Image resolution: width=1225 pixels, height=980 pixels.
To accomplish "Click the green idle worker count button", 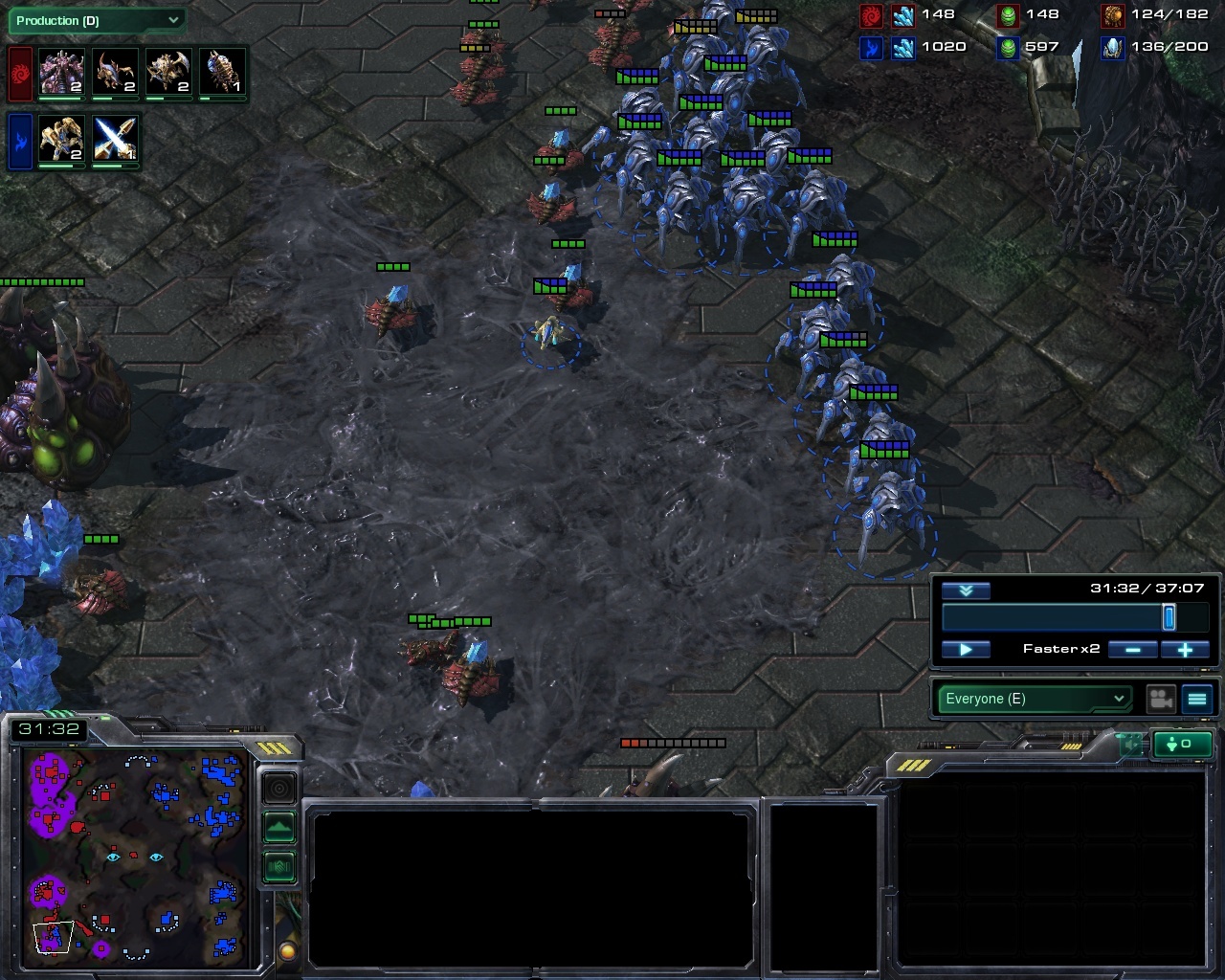I will [x=1185, y=744].
